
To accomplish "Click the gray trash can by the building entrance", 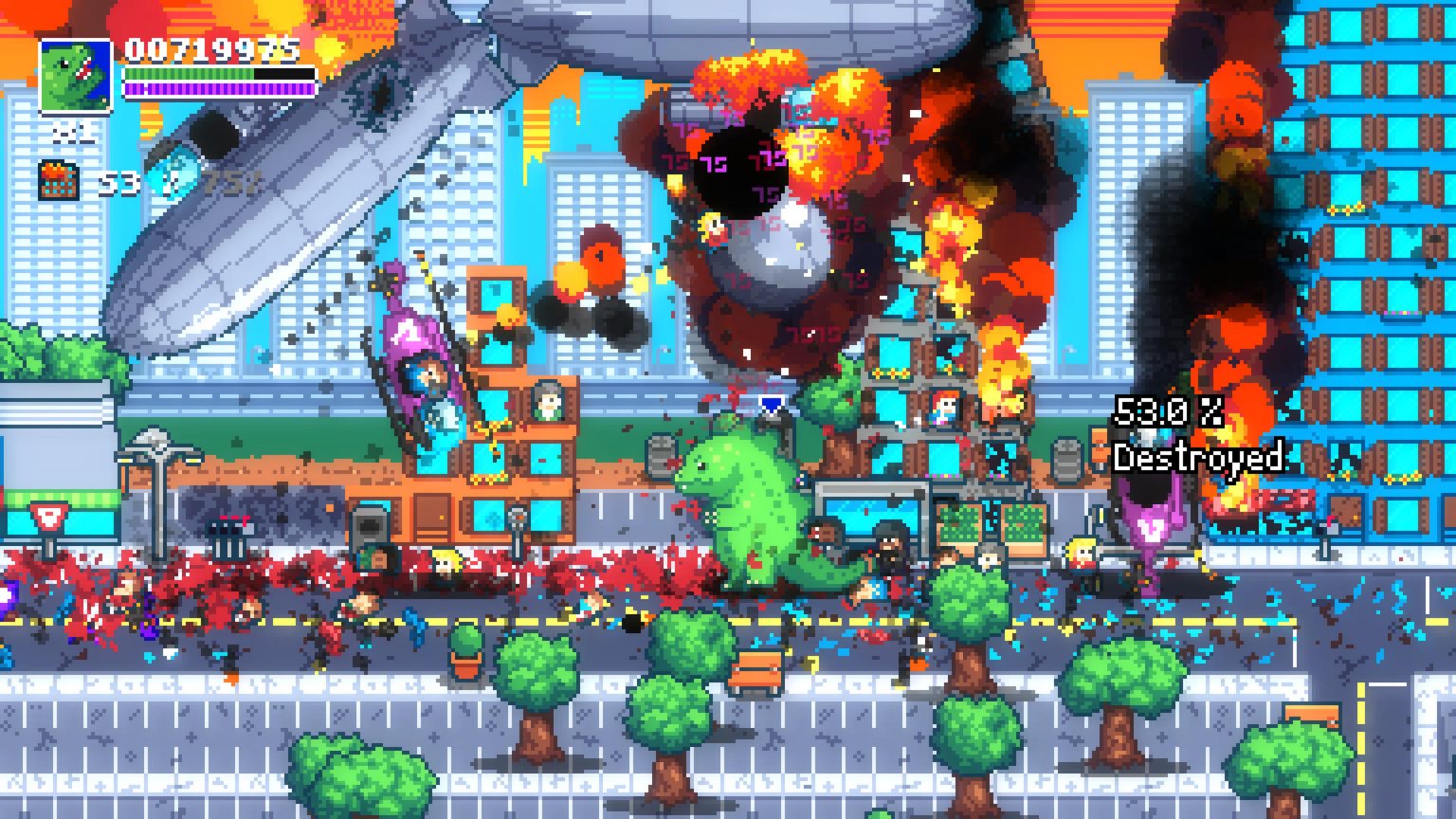I will [372, 524].
